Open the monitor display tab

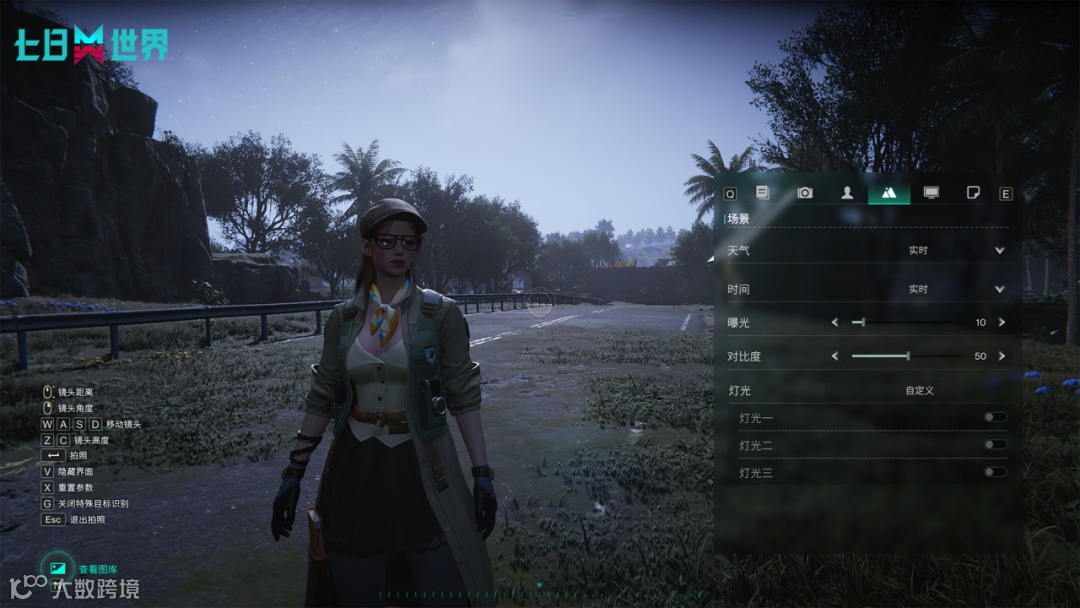coord(931,193)
